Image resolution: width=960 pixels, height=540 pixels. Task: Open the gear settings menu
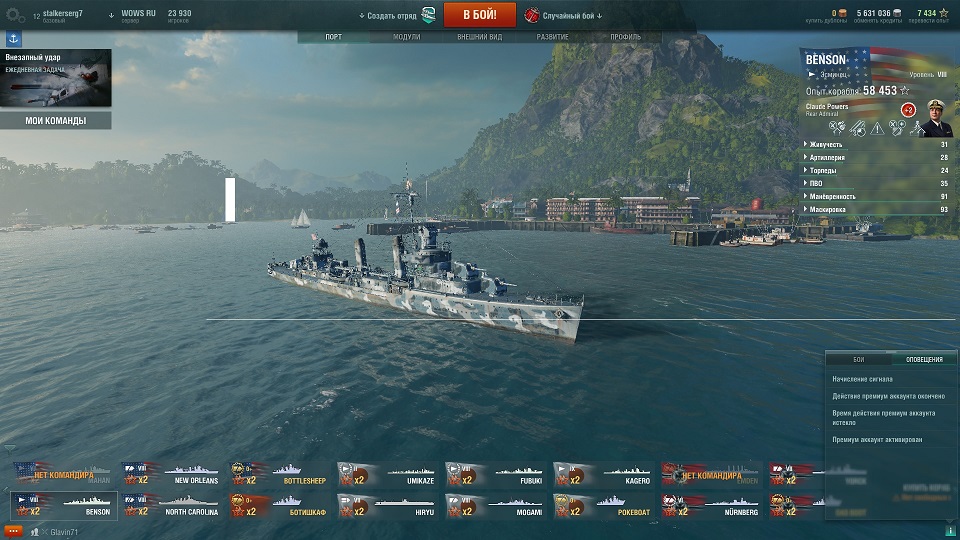(x=15, y=16)
